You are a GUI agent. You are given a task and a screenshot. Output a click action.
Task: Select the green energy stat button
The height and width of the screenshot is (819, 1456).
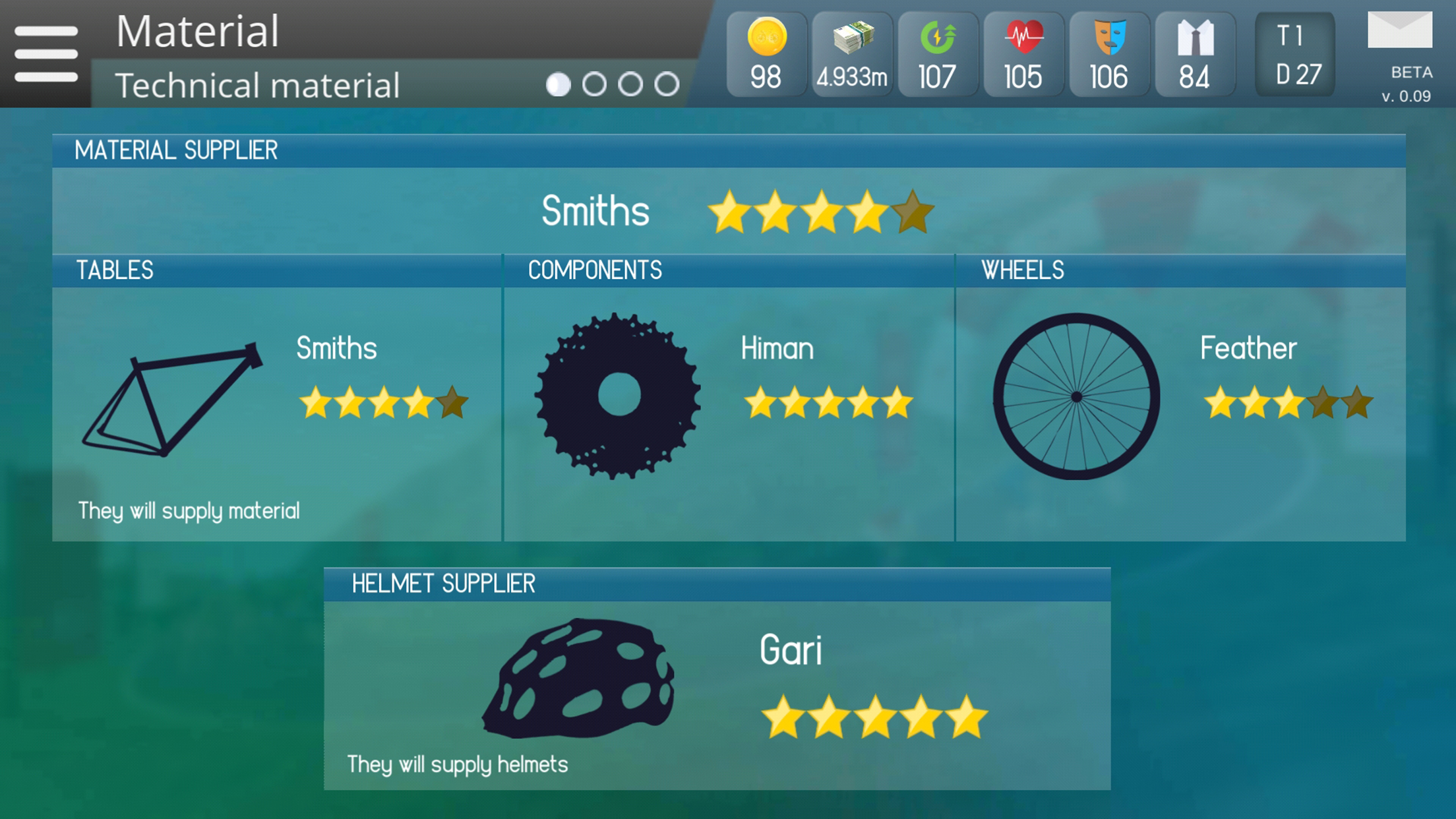tap(938, 54)
